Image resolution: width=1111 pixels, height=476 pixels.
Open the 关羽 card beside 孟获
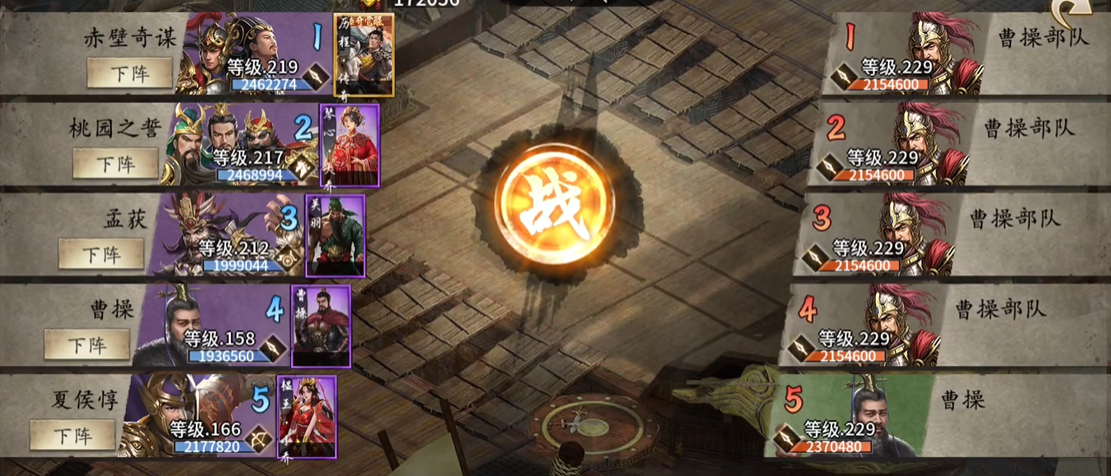click(335, 236)
